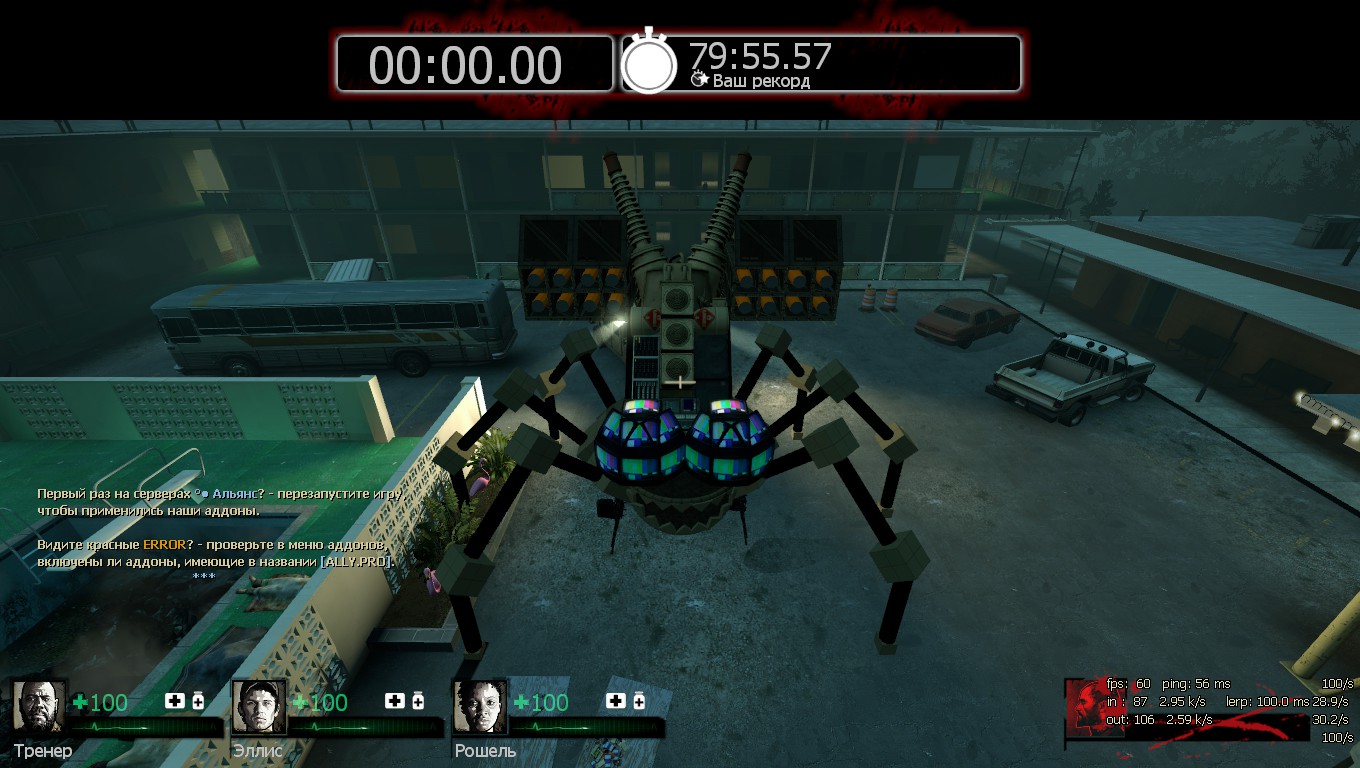The width and height of the screenshot is (1360, 768).
Task: Click Ellis's first aid kit icon
Action: [395, 701]
